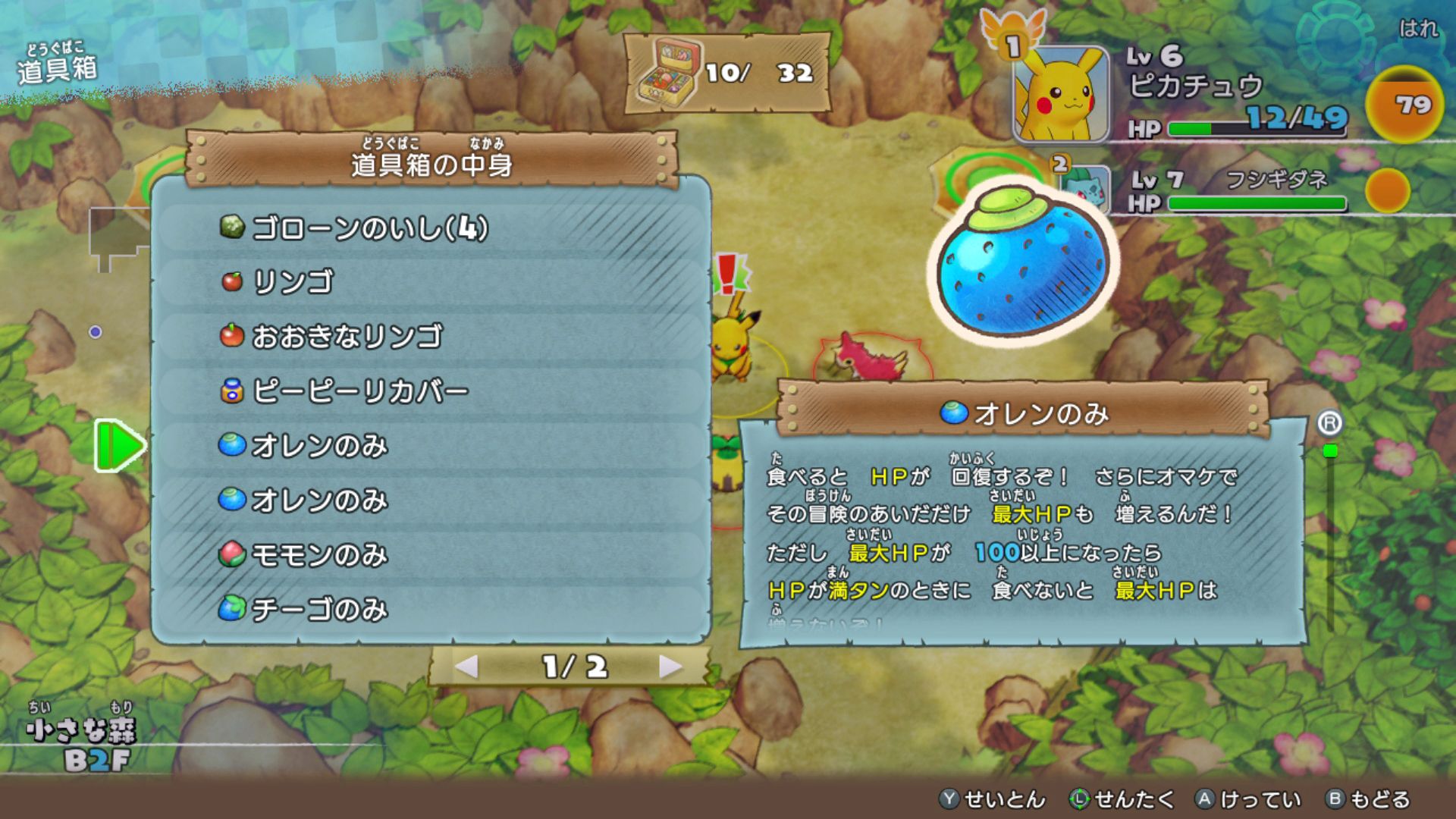The height and width of the screenshot is (819, 1456).
Task: Select Pikachu's party portrait
Action: click(x=1061, y=95)
